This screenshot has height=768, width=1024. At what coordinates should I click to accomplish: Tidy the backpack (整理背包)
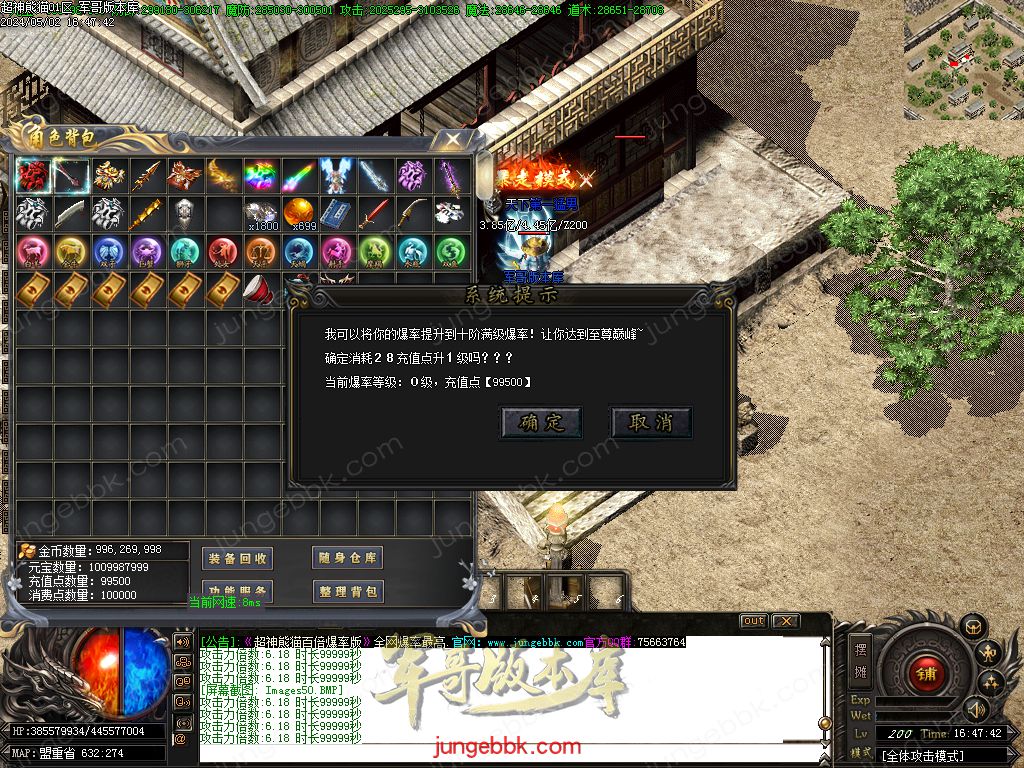click(x=347, y=591)
